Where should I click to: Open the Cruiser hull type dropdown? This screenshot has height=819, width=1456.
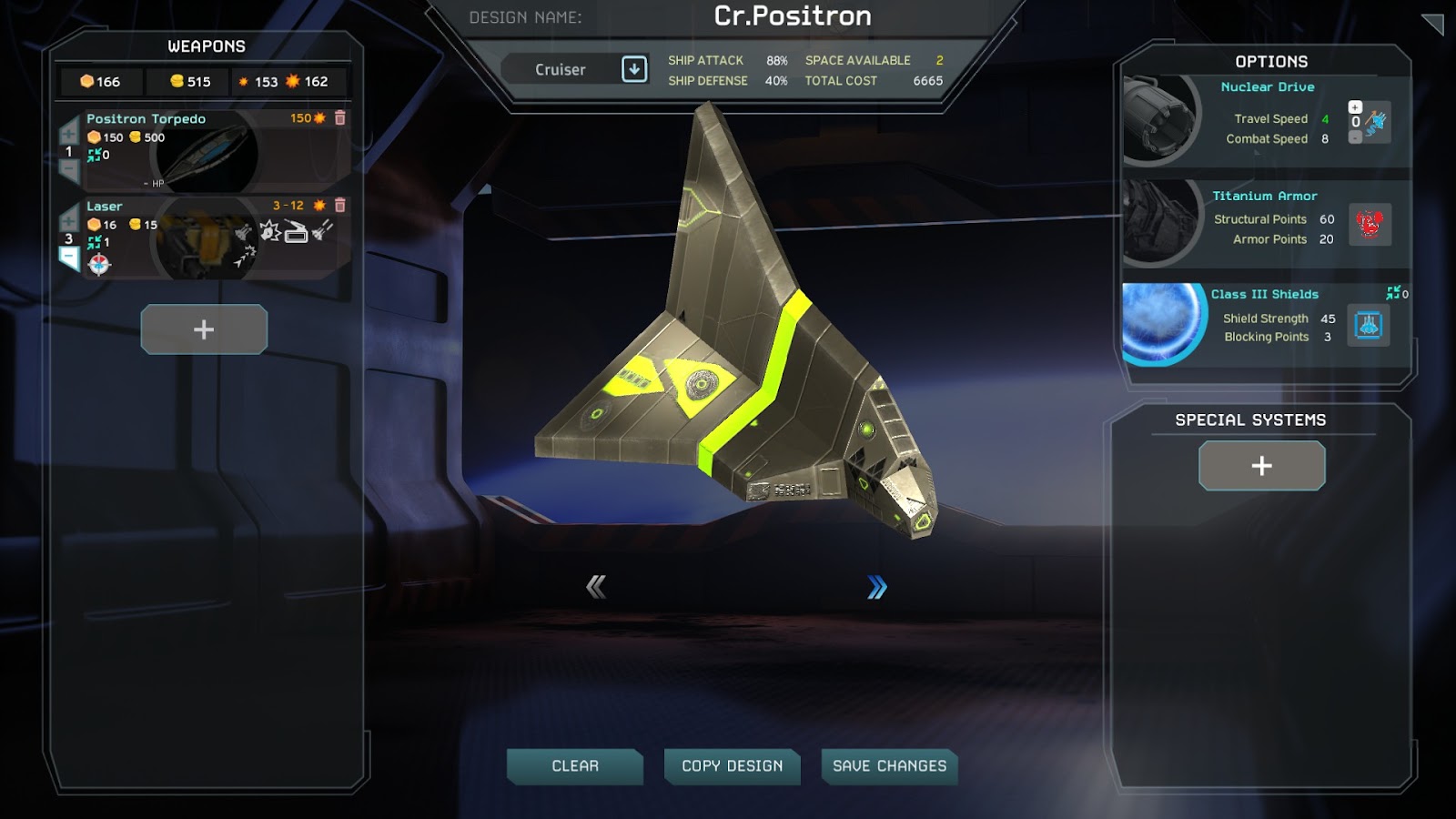tap(634, 69)
